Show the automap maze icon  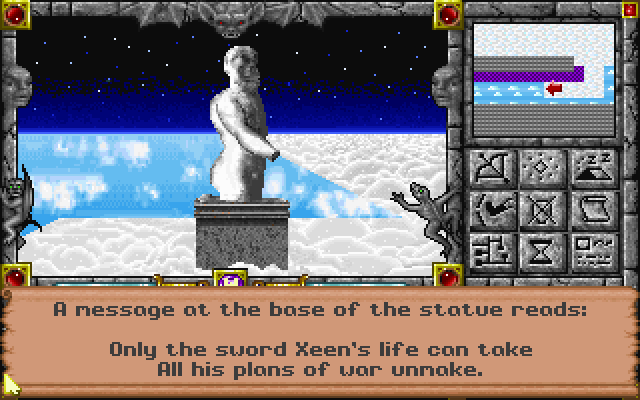point(490,250)
